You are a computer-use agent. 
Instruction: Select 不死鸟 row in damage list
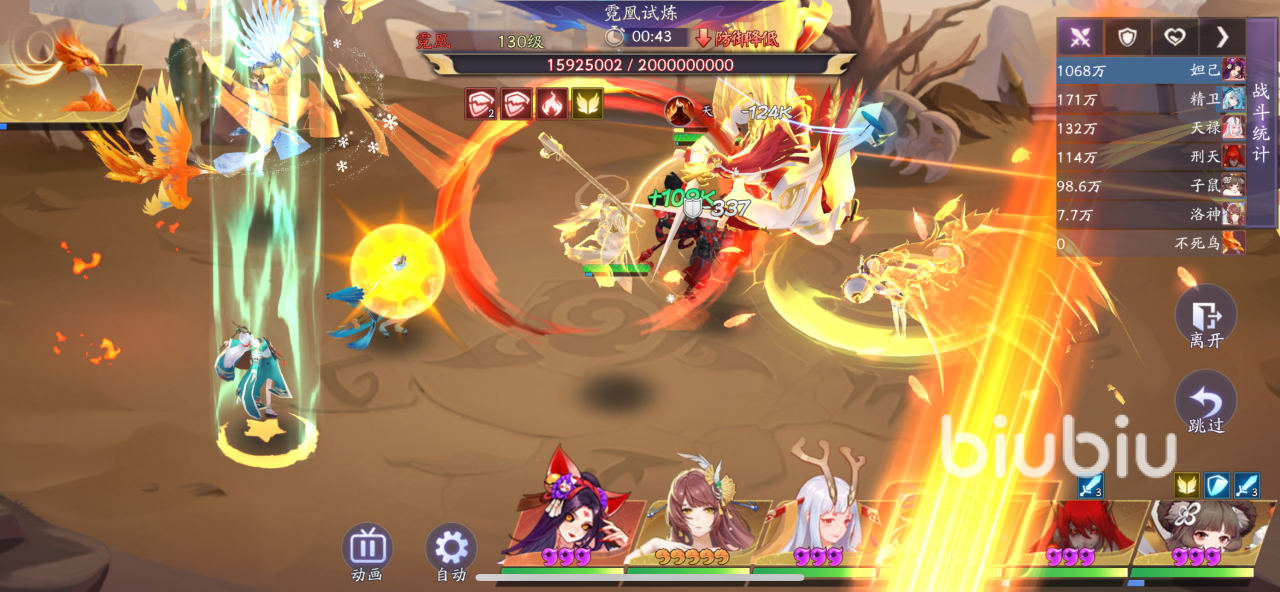click(x=1150, y=242)
